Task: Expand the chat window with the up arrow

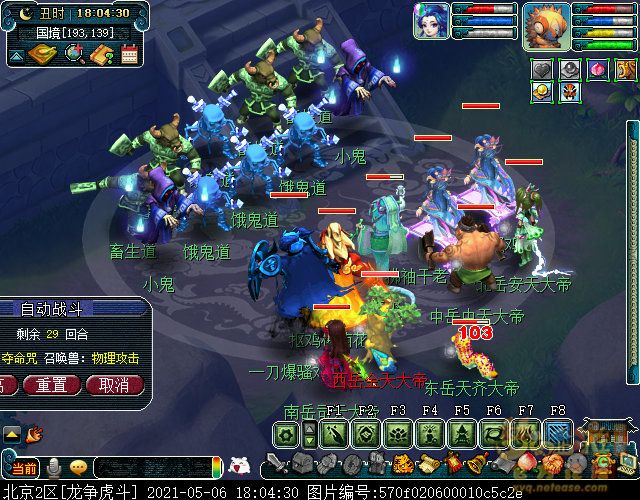Action: [12, 434]
